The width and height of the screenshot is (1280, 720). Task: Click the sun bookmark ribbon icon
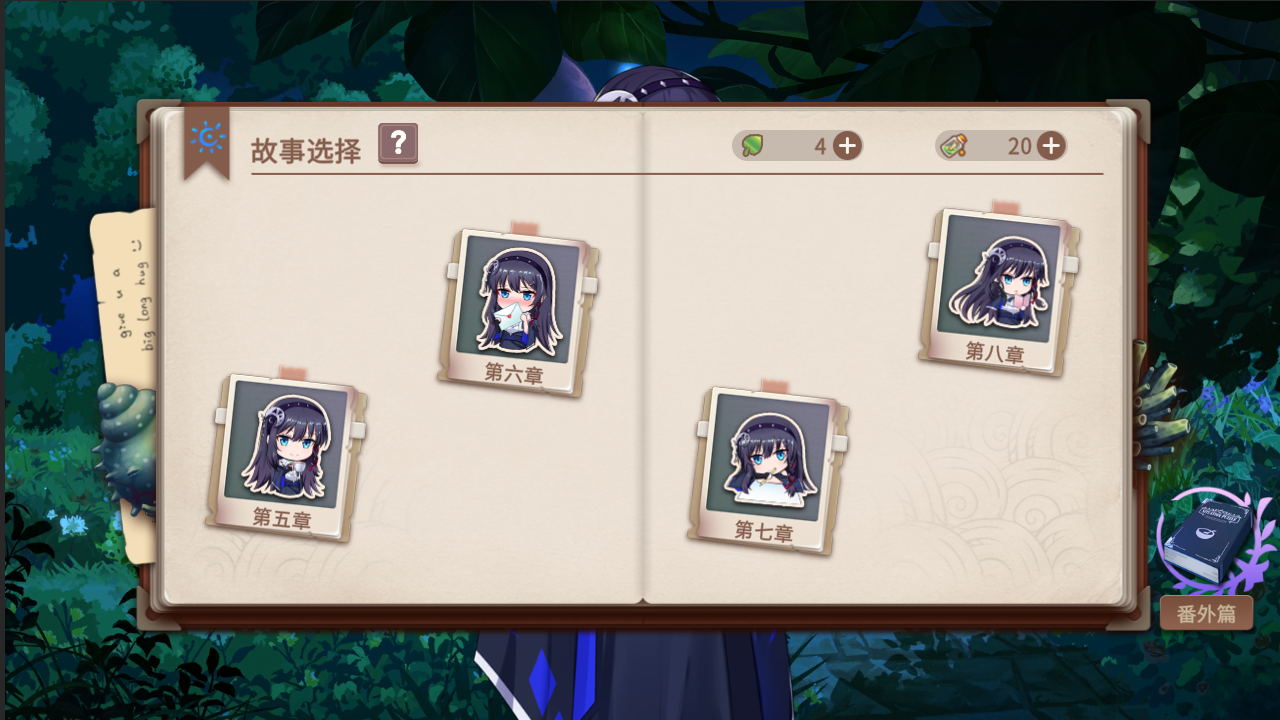[207, 138]
